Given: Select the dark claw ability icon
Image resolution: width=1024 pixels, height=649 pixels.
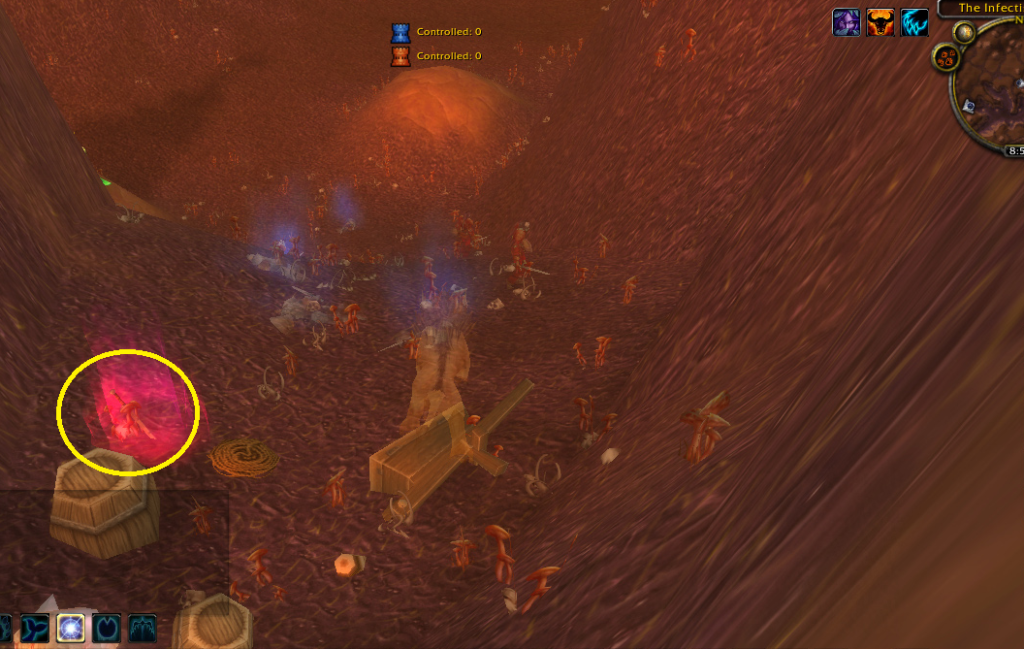Looking at the screenshot, I should (x=141, y=628).
